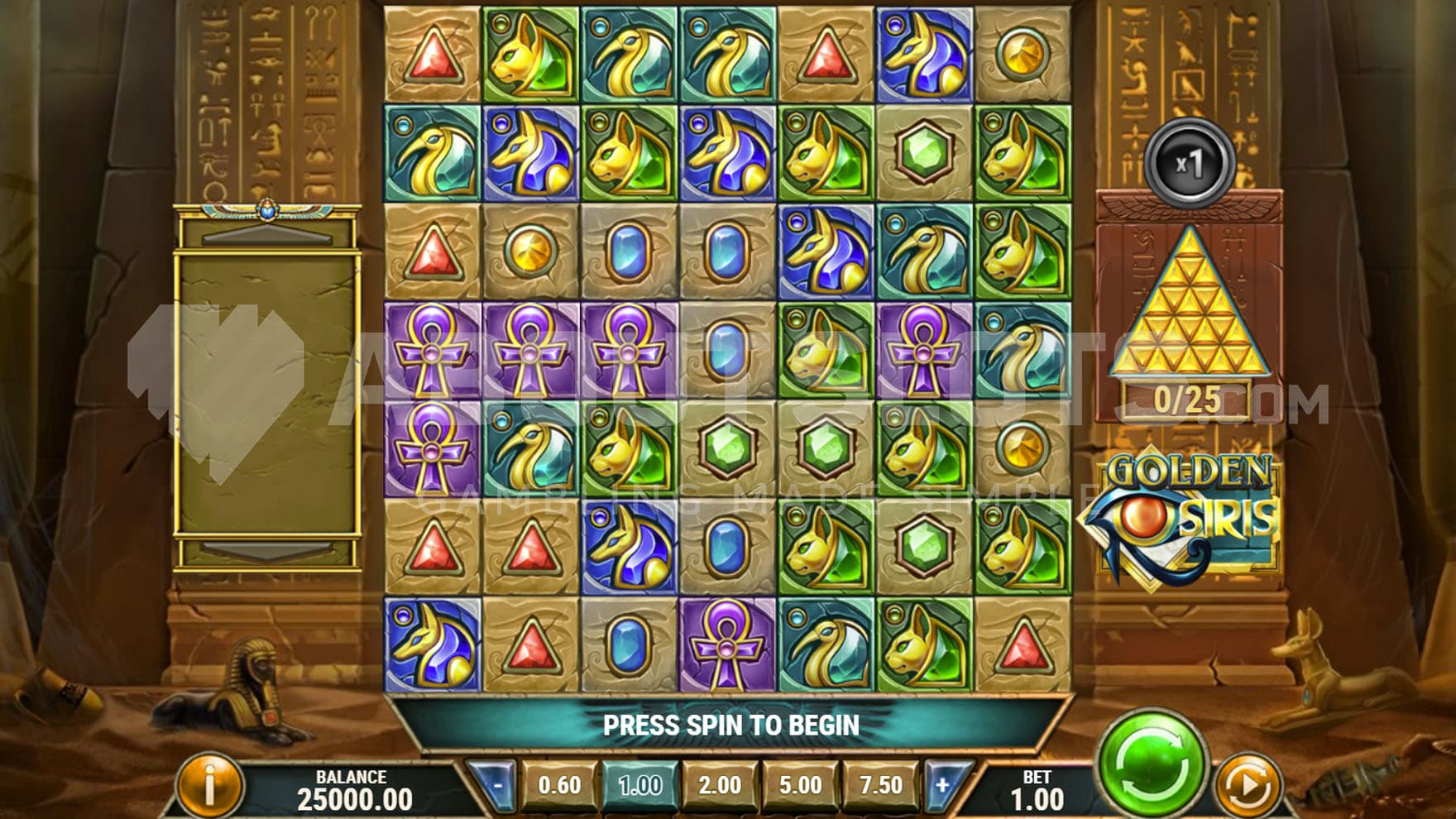
Task: Choose the 1.00 bet amount
Action: tap(639, 784)
